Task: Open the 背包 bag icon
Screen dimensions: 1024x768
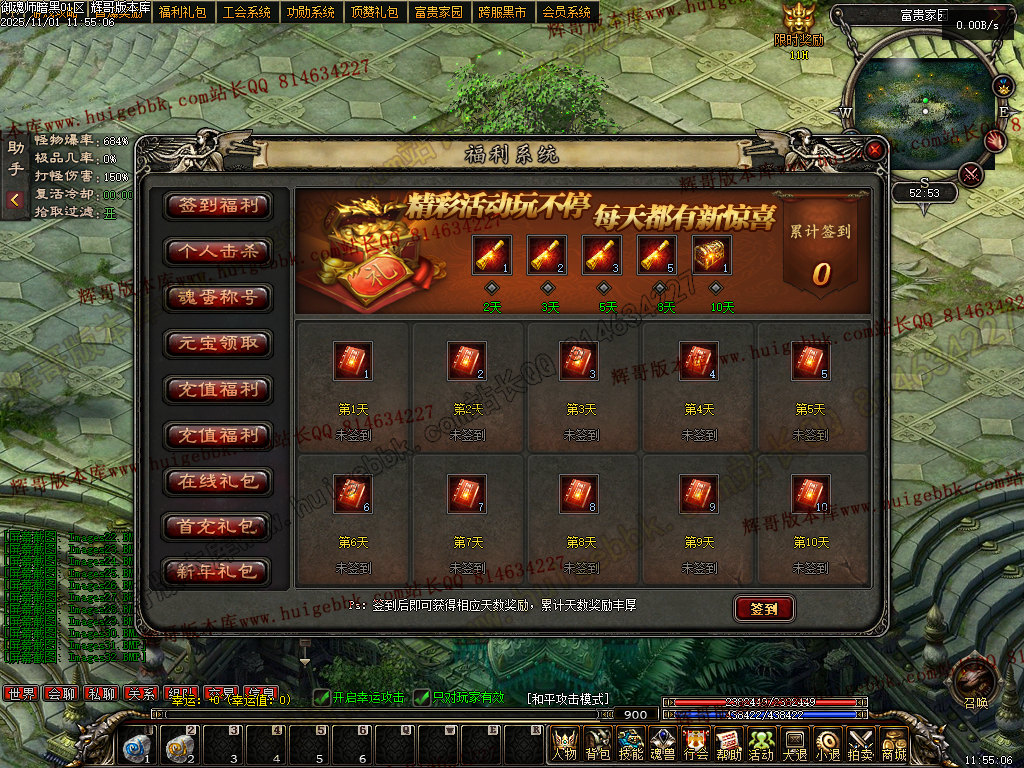Action: (598, 744)
